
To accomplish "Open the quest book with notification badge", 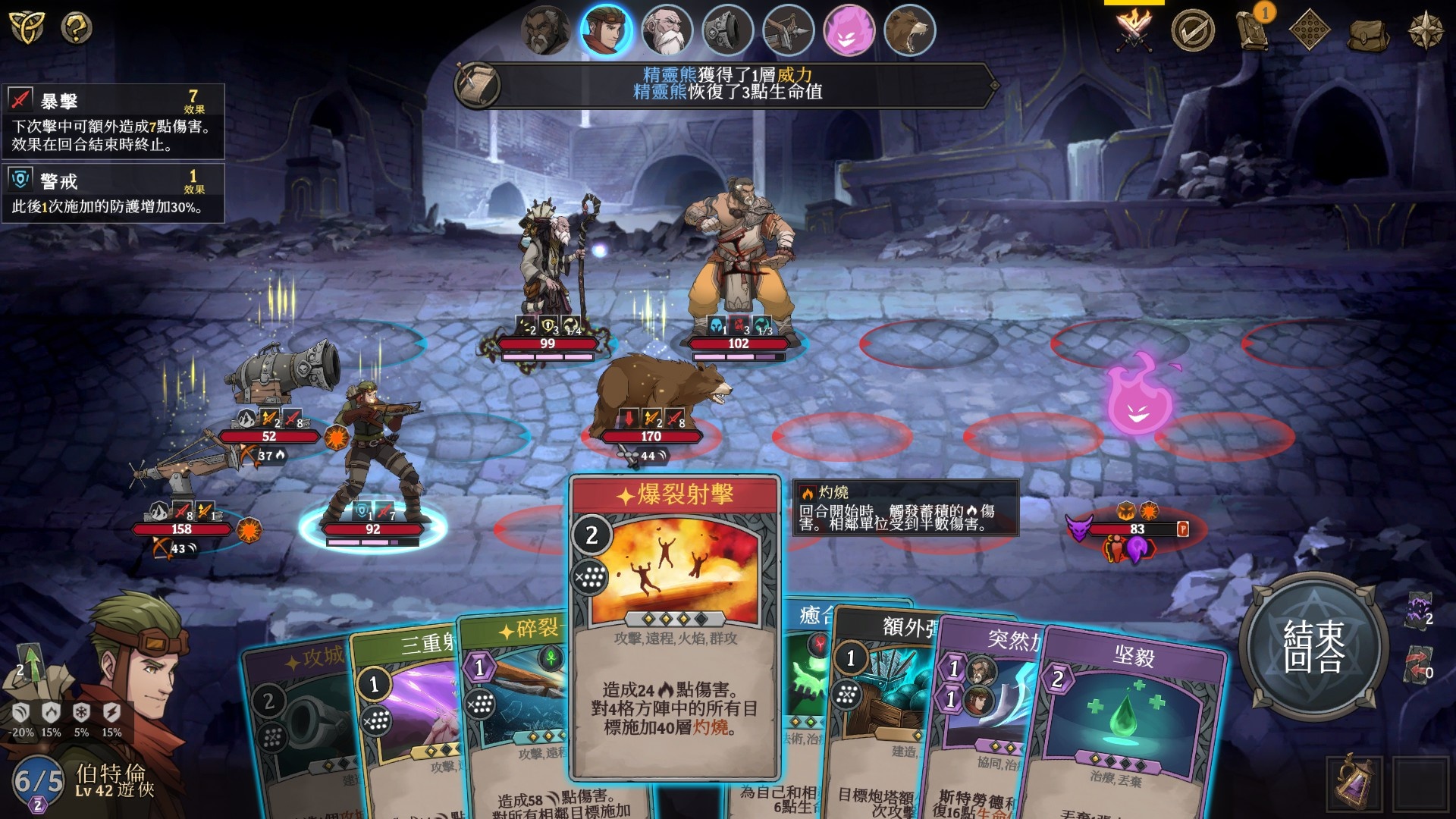I will coord(1253,30).
